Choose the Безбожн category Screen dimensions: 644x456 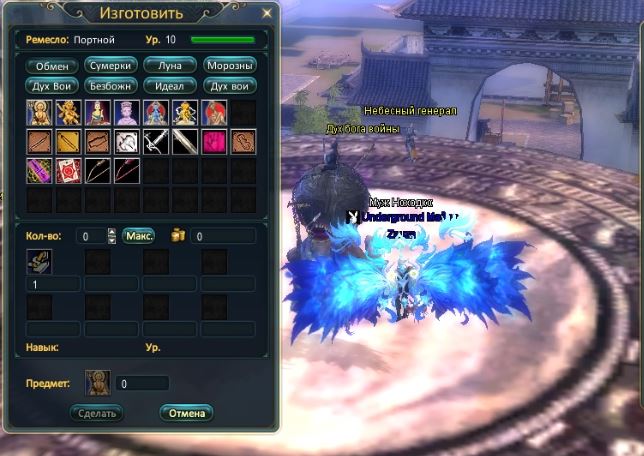tap(111, 85)
